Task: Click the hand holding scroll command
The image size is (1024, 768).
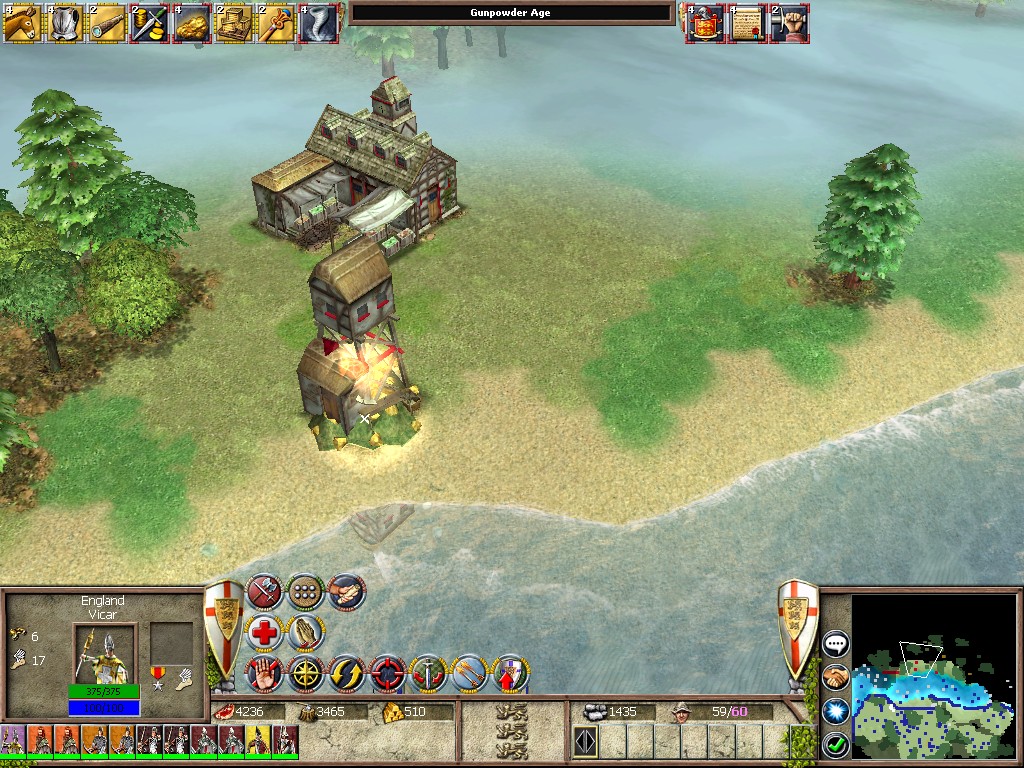Action: (x=346, y=592)
